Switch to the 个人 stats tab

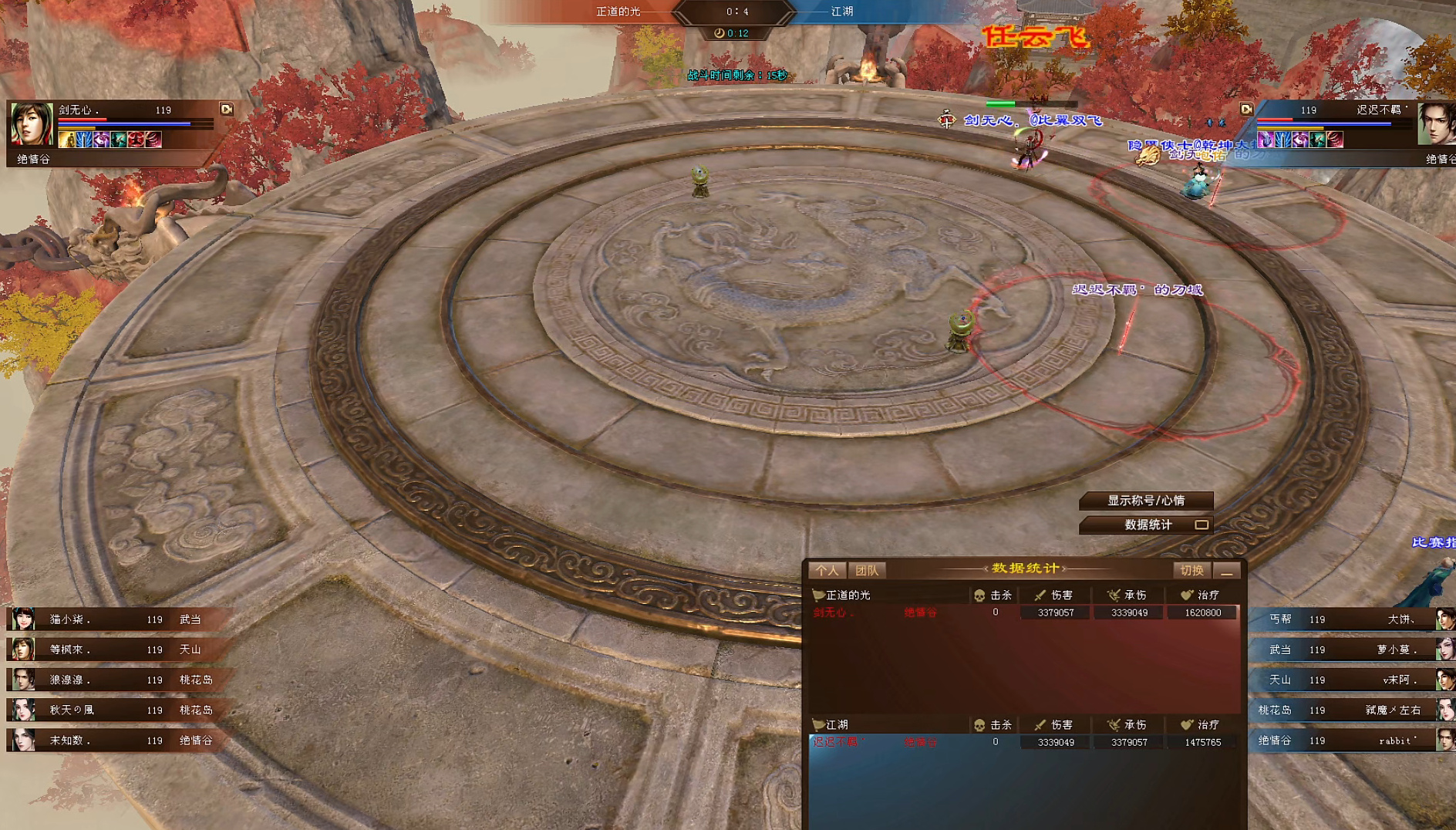click(x=827, y=570)
